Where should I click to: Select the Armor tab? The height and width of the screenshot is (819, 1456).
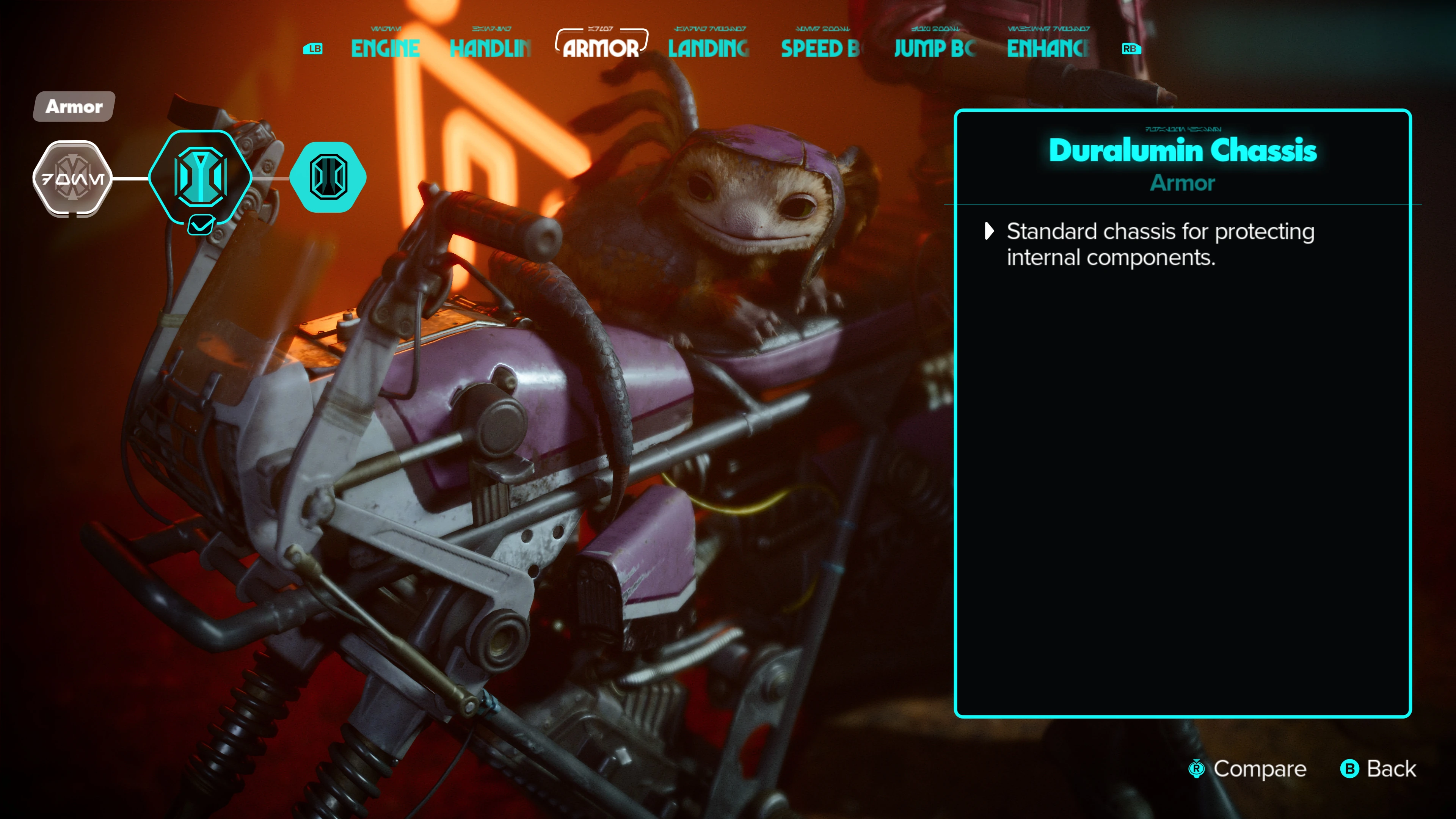pos(601,49)
